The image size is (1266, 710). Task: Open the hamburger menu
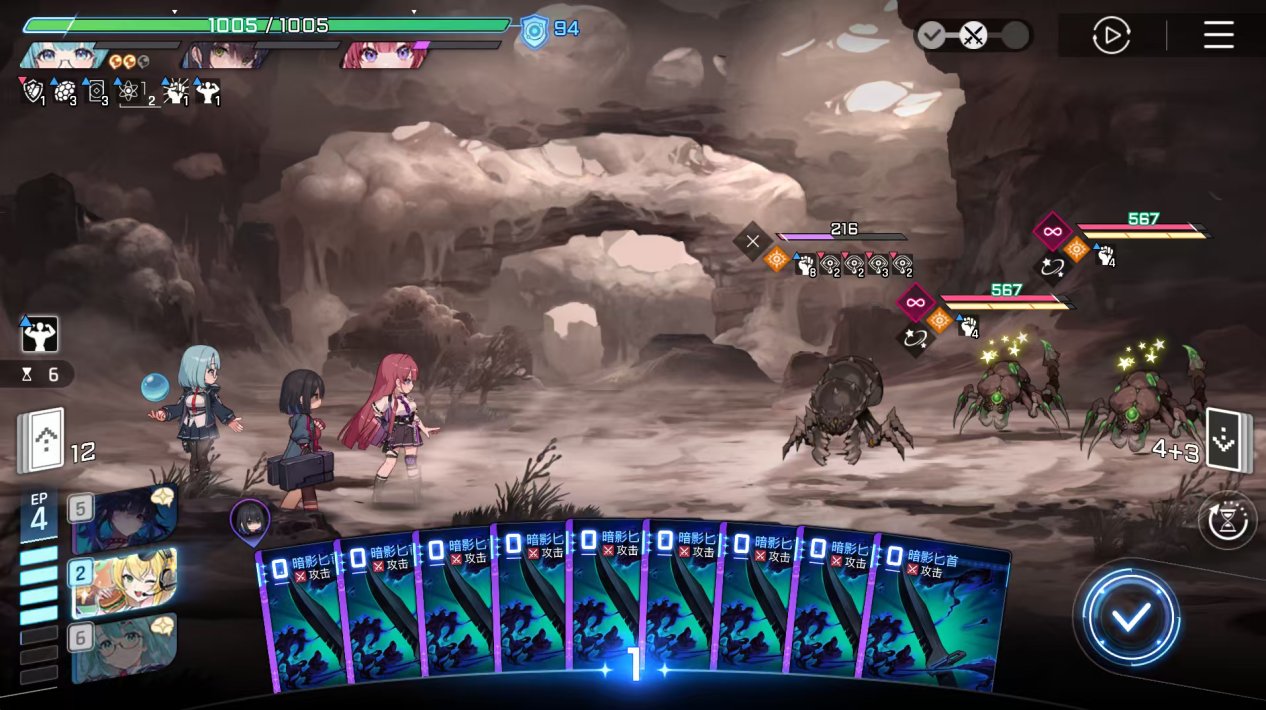coord(1218,36)
